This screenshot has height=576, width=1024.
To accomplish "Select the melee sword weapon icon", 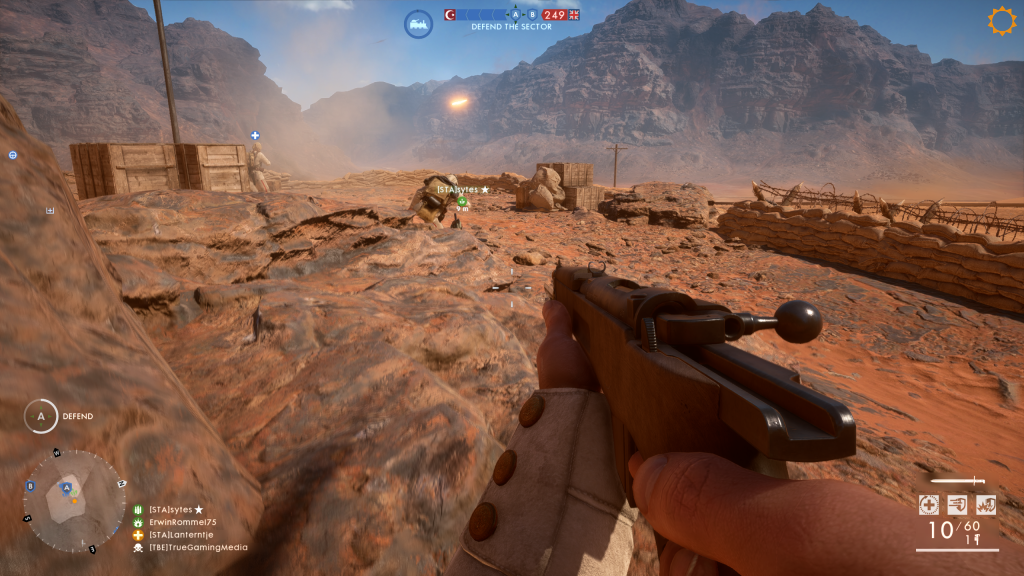I will coord(957,481).
